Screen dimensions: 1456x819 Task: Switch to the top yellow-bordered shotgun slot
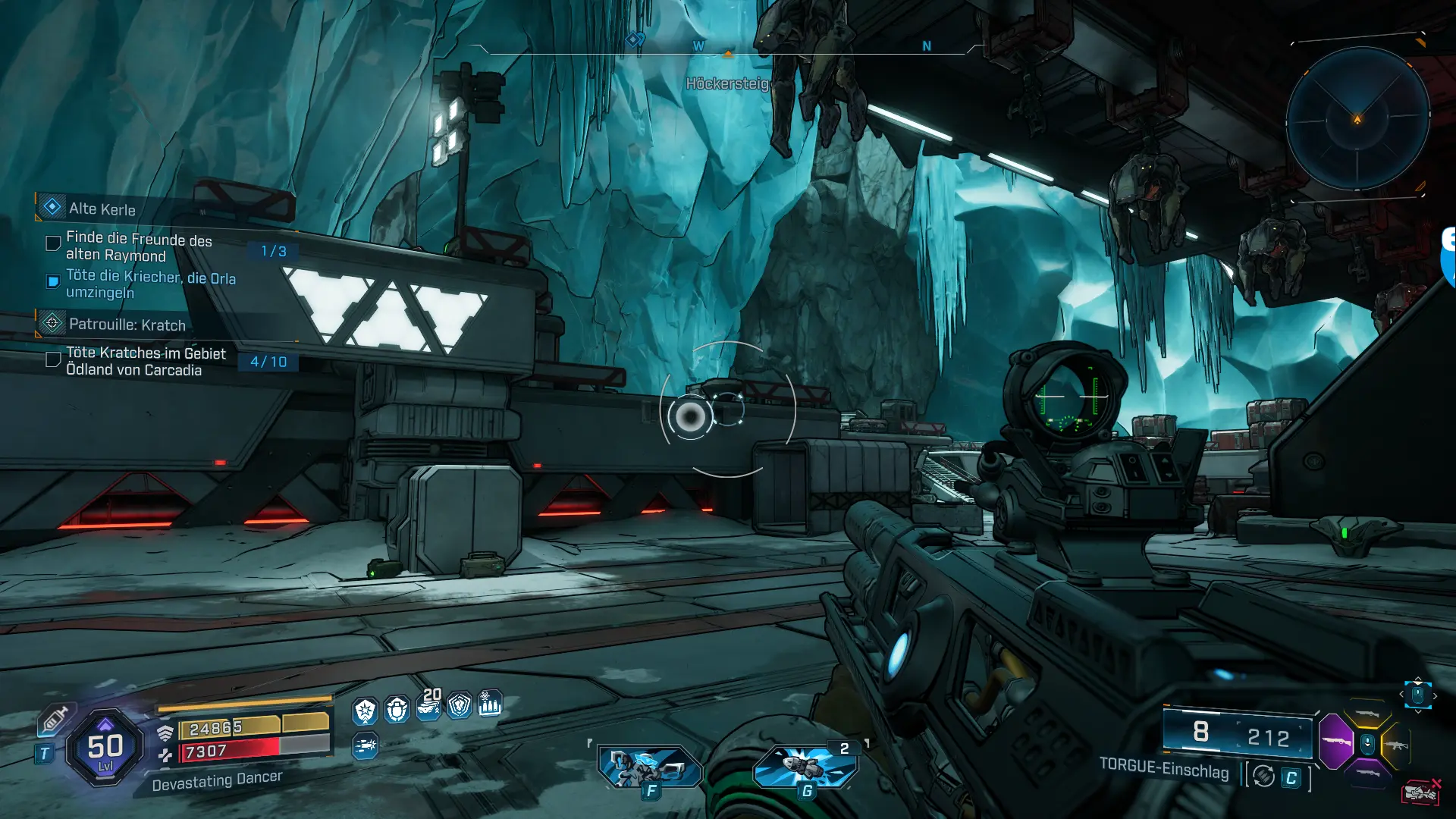tap(1367, 714)
